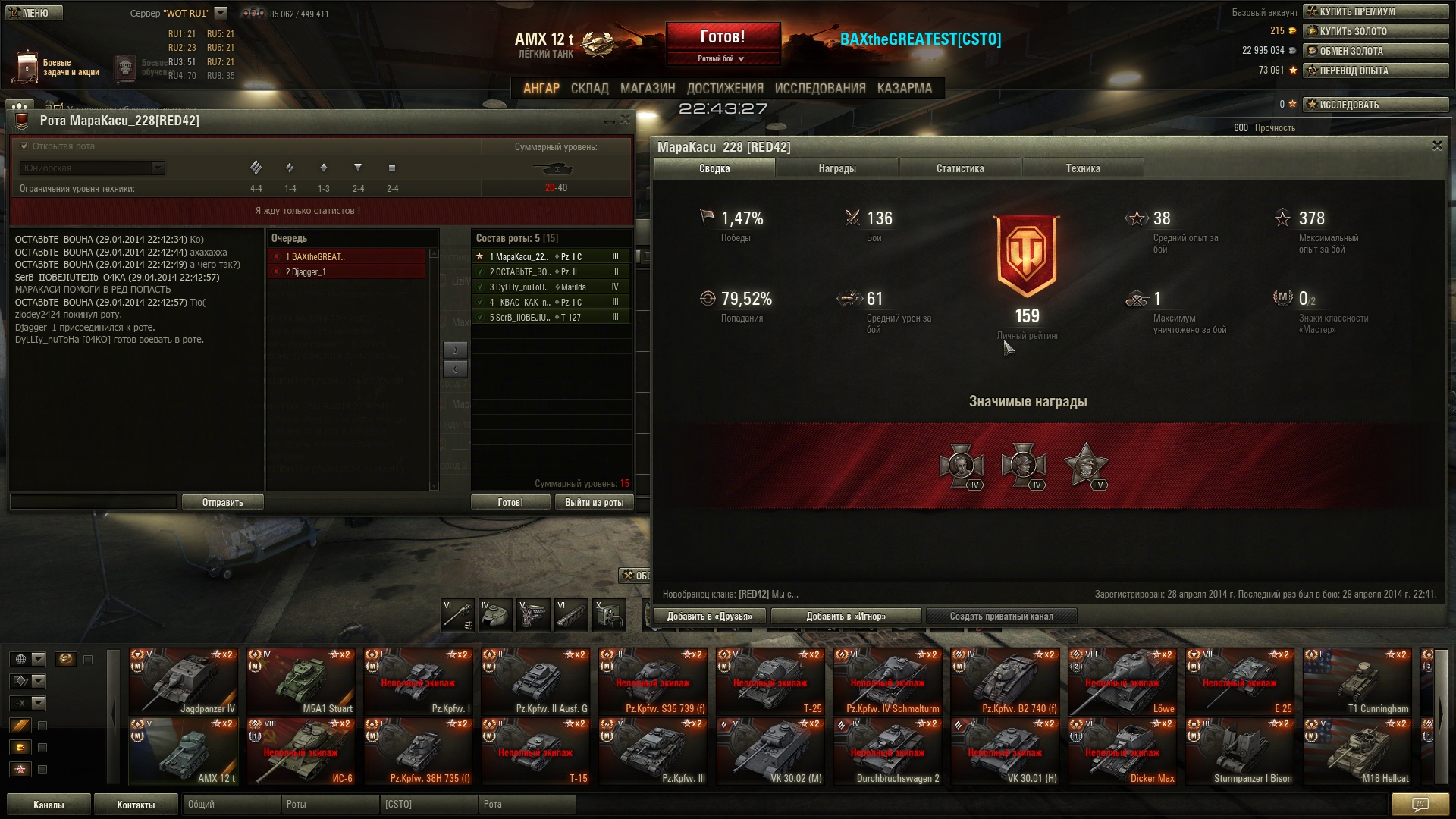Click Добавить в «Игнор» button
1456x819 pixels.
point(846,617)
